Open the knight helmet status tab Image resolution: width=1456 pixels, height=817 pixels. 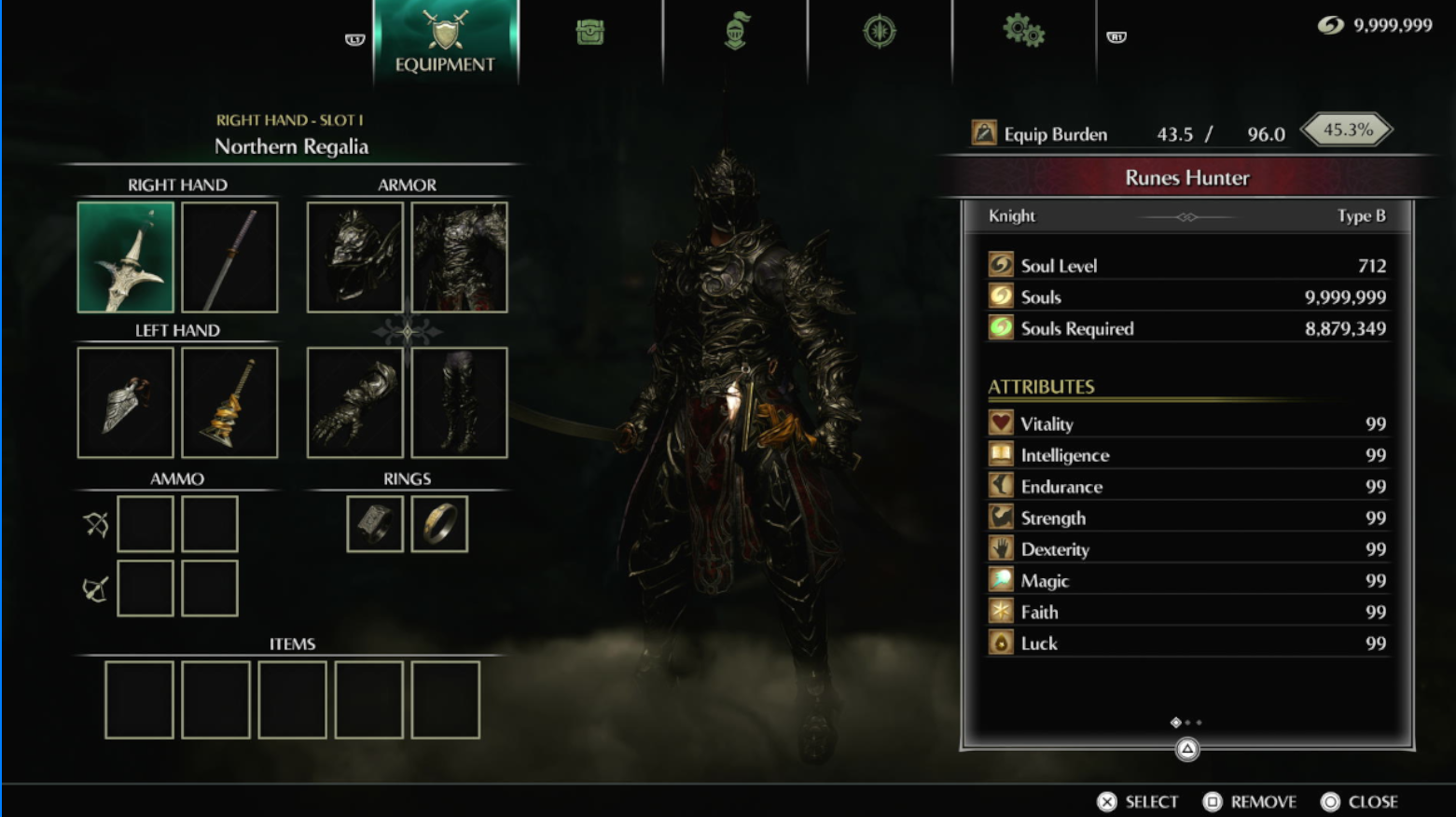tap(736, 32)
